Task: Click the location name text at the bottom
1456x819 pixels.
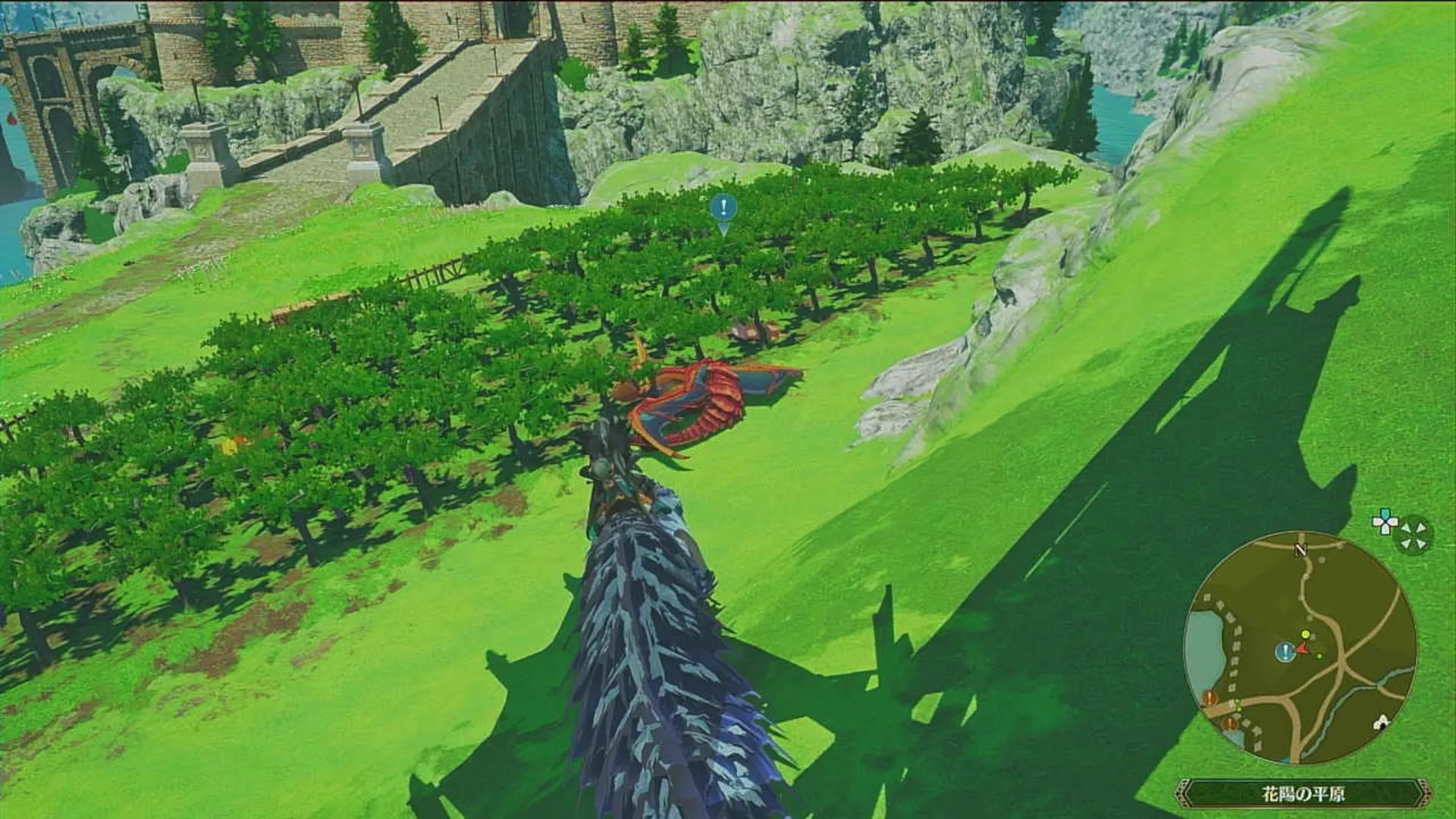Action: pyautogui.click(x=1304, y=792)
